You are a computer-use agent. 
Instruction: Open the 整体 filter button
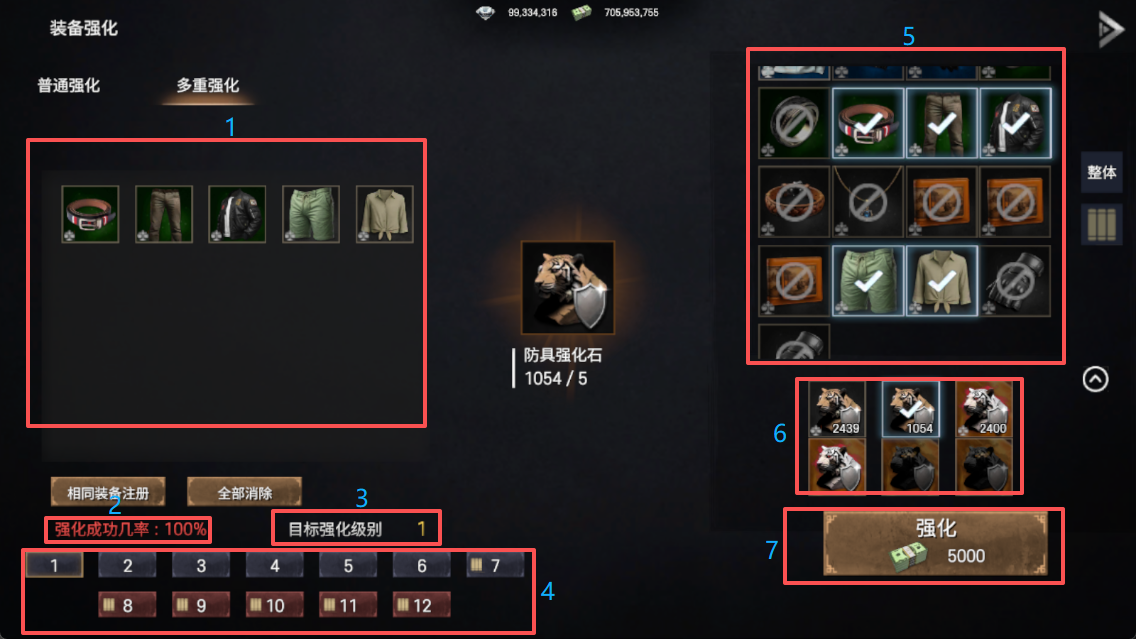pyautogui.click(x=1101, y=173)
